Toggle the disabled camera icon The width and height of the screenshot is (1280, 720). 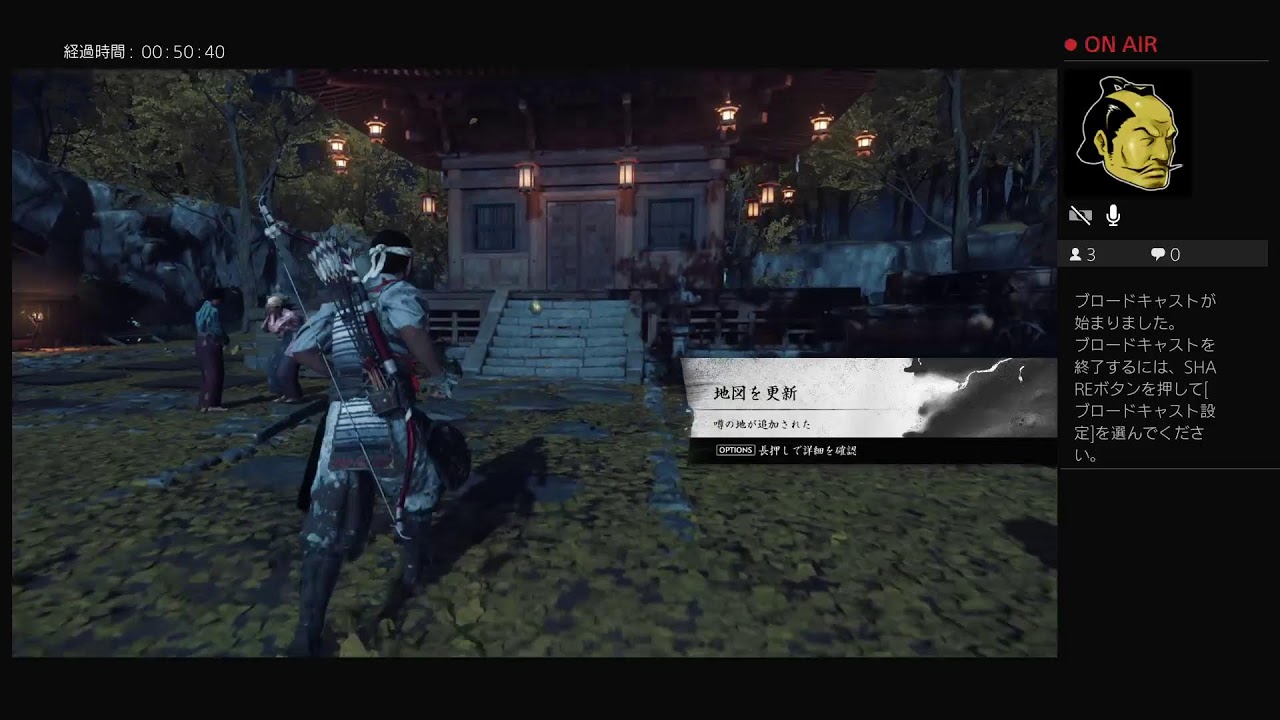[x=1080, y=215]
